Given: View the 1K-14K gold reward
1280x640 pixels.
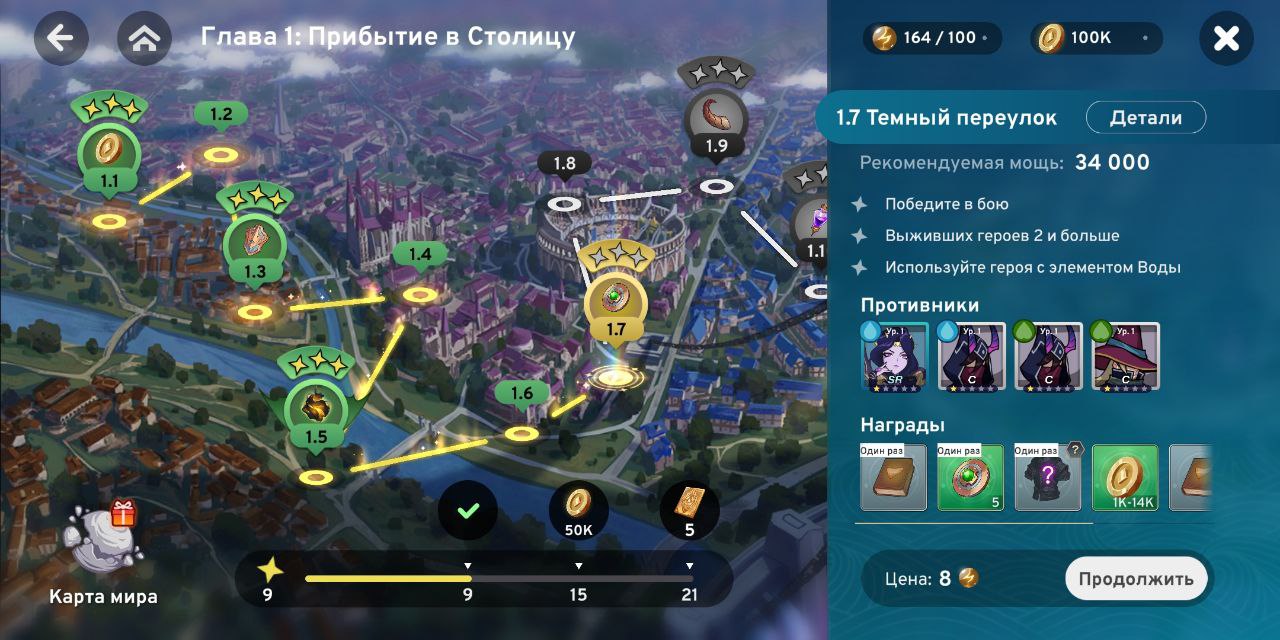Looking at the screenshot, I should [1125, 478].
